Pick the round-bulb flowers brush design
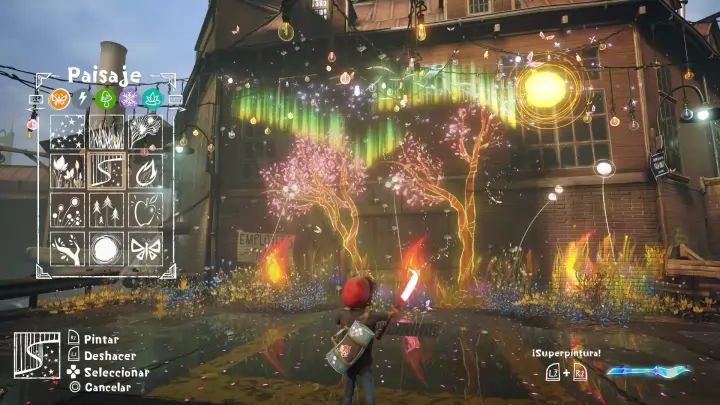This screenshot has width=720, height=405. (x=66, y=210)
